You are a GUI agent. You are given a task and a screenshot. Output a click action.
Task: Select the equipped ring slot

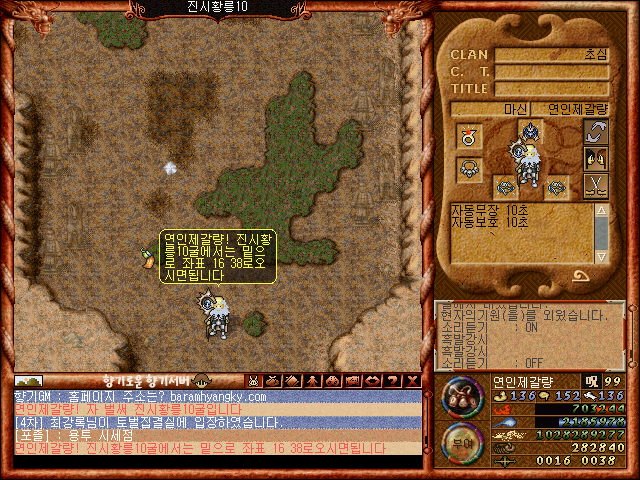click(467, 133)
